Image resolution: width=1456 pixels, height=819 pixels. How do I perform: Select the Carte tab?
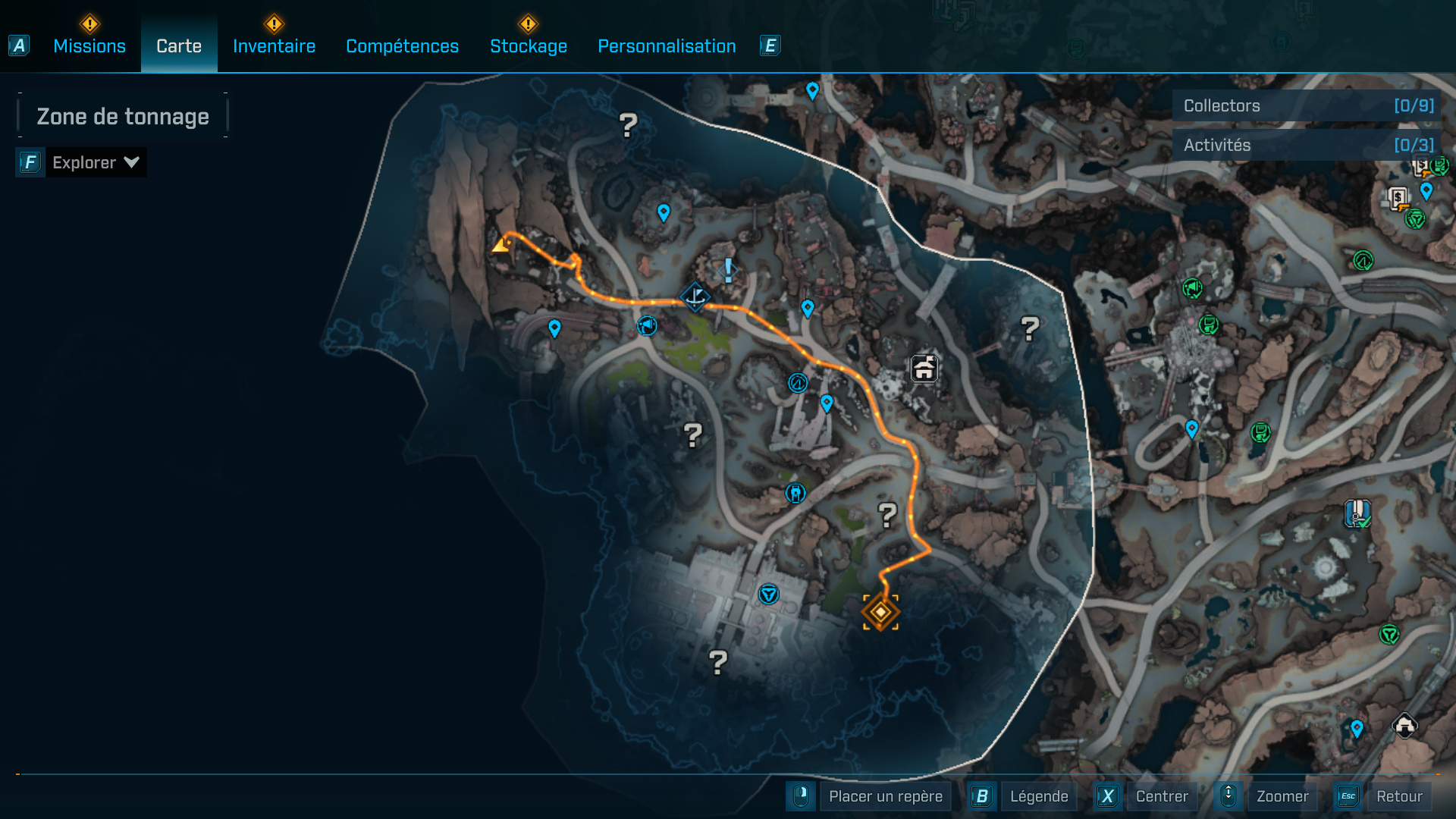pyautogui.click(x=179, y=46)
